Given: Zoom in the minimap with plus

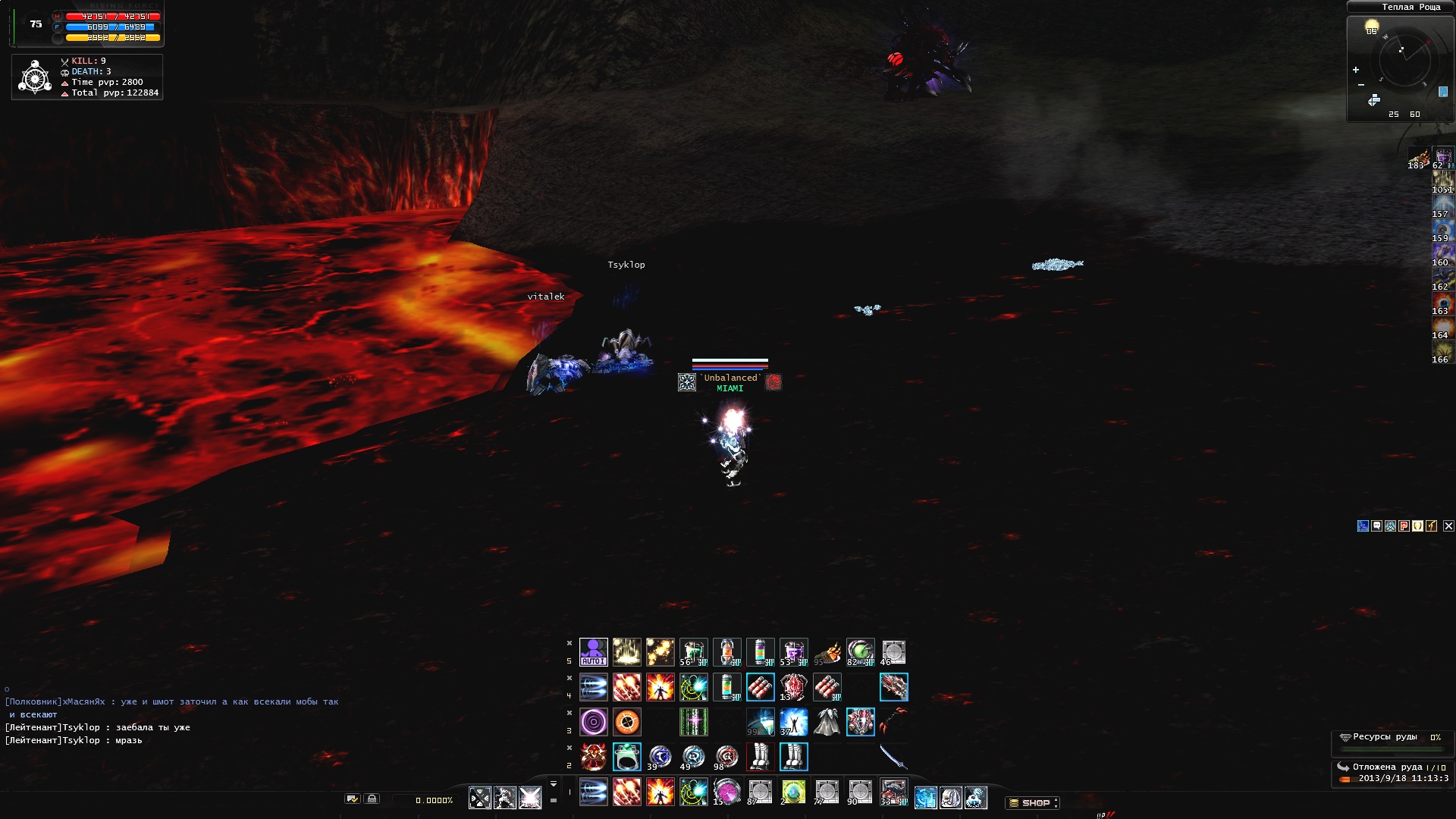Looking at the screenshot, I should pos(1356,70).
